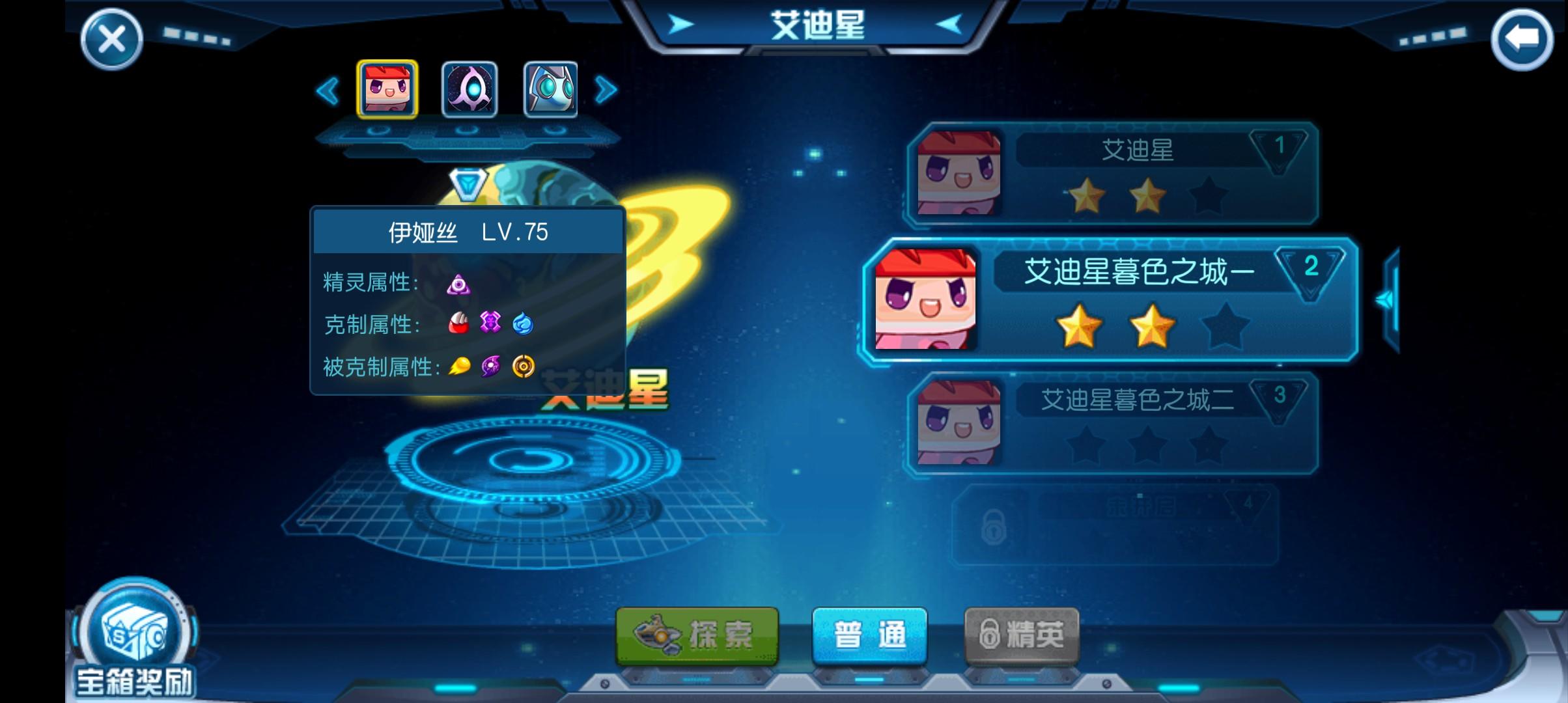1568x703 pixels.
Task: Select the purple alien sprite thumbnail
Action: [468, 90]
